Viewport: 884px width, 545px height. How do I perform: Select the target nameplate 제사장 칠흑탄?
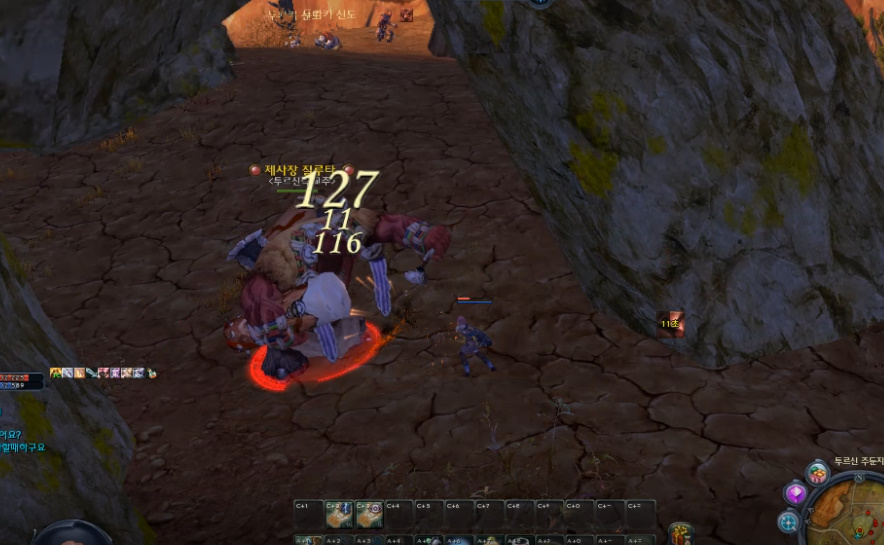pos(301,170)
